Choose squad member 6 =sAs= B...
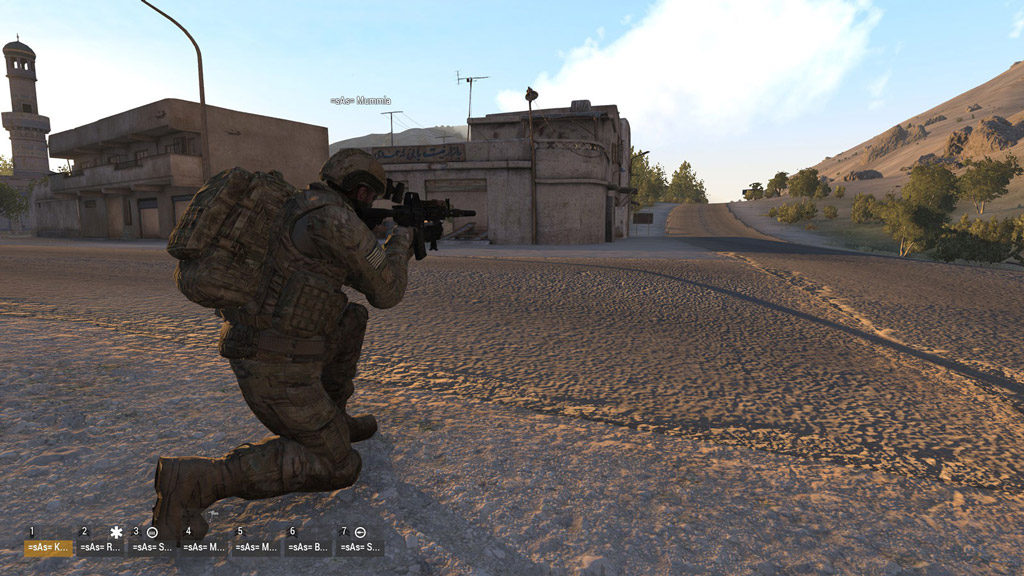 [x=308, y=547]
